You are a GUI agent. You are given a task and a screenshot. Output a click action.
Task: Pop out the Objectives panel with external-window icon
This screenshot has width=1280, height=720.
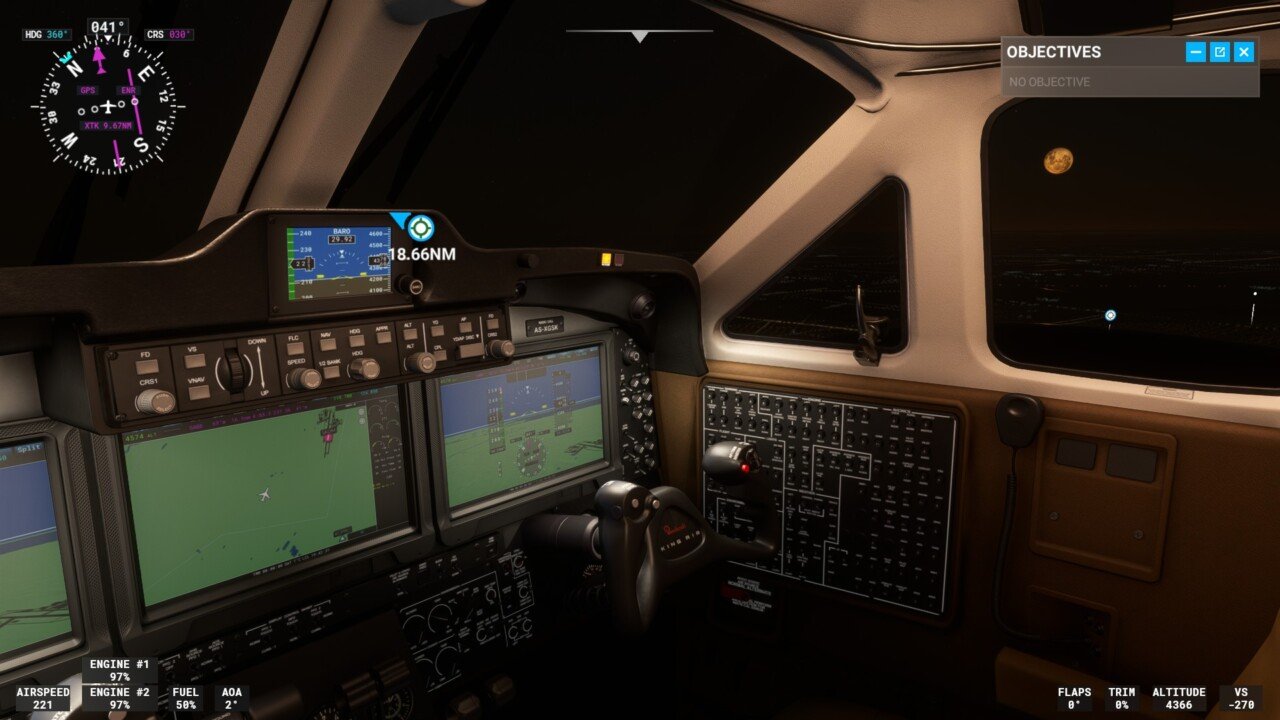click(1218, 52)
